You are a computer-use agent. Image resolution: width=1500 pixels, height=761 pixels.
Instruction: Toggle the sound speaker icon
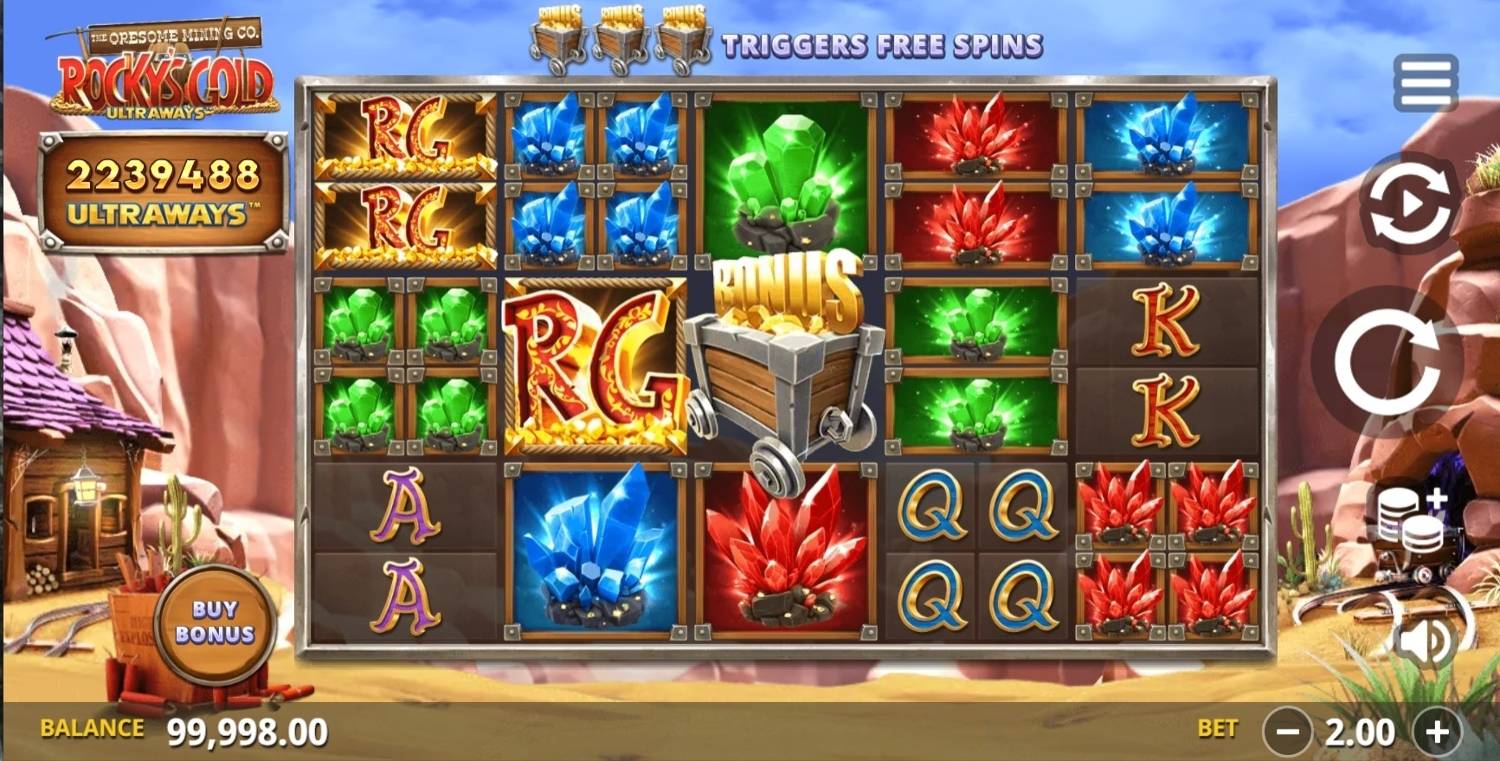click(1425, 641)
